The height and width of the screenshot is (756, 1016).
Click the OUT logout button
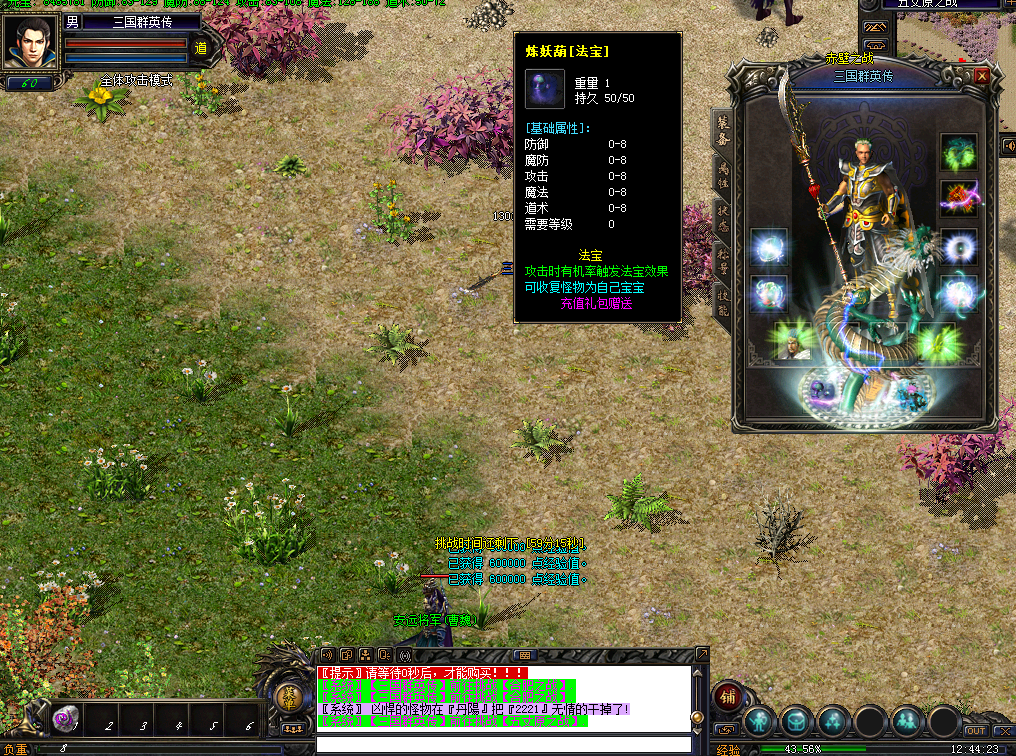976,731
